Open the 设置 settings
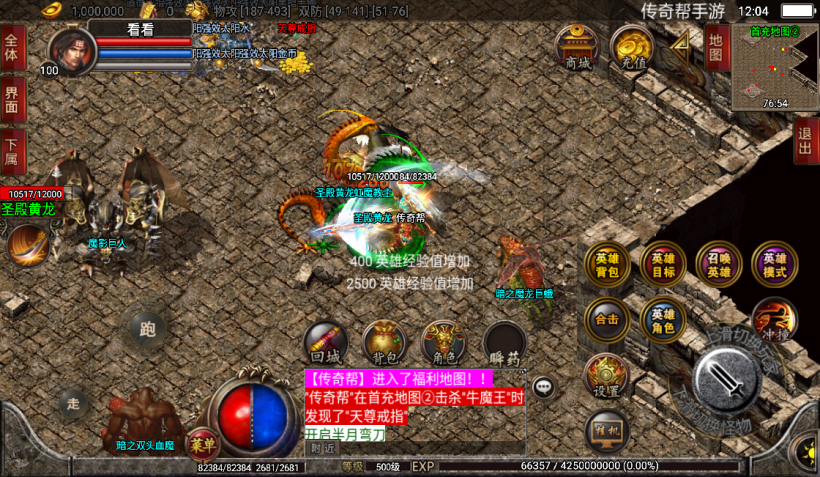This screenshot has width=820, height=477. click(x=607, y=376)
